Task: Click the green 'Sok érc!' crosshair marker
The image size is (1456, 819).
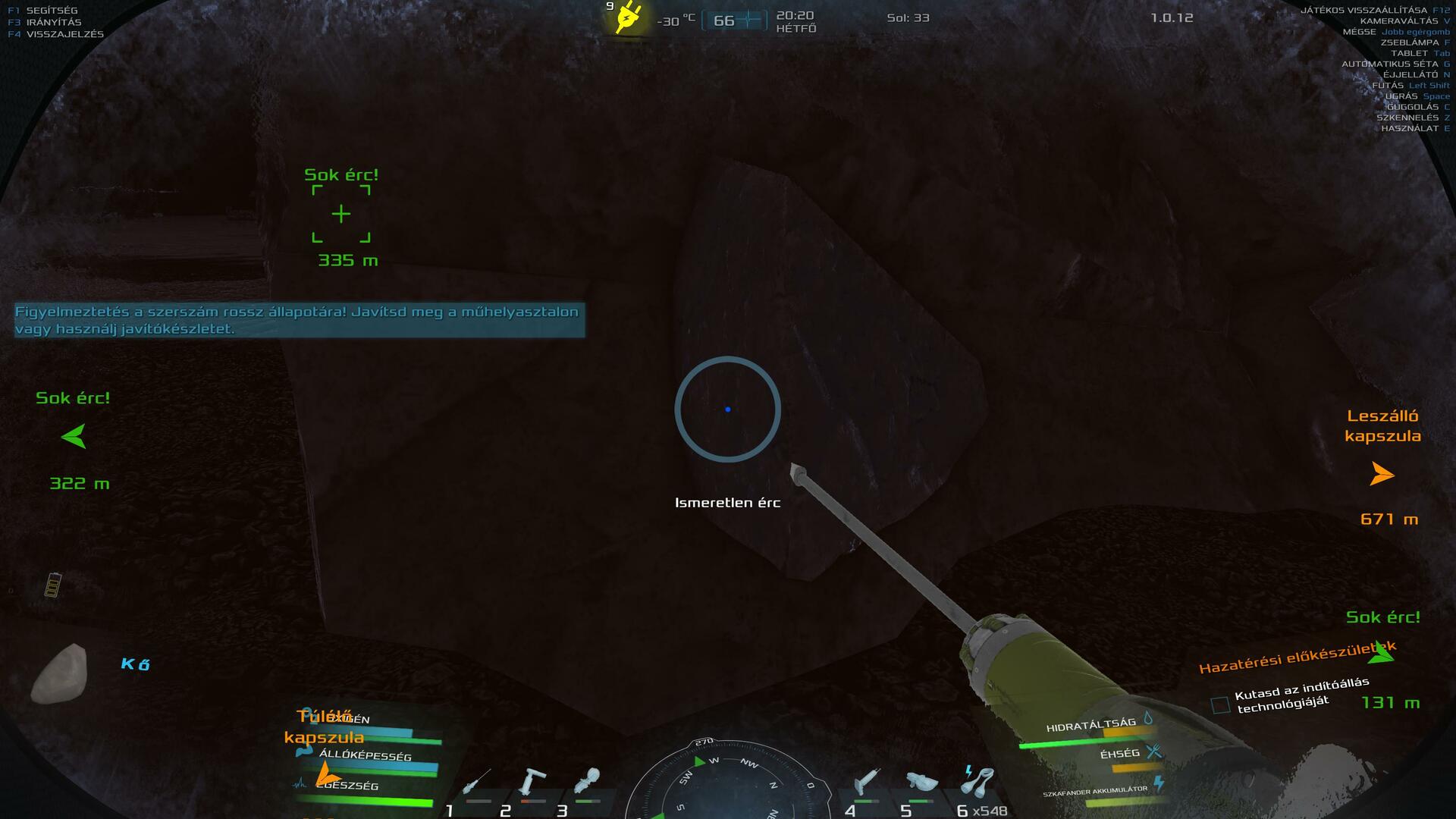Action: tap(341, 214)
